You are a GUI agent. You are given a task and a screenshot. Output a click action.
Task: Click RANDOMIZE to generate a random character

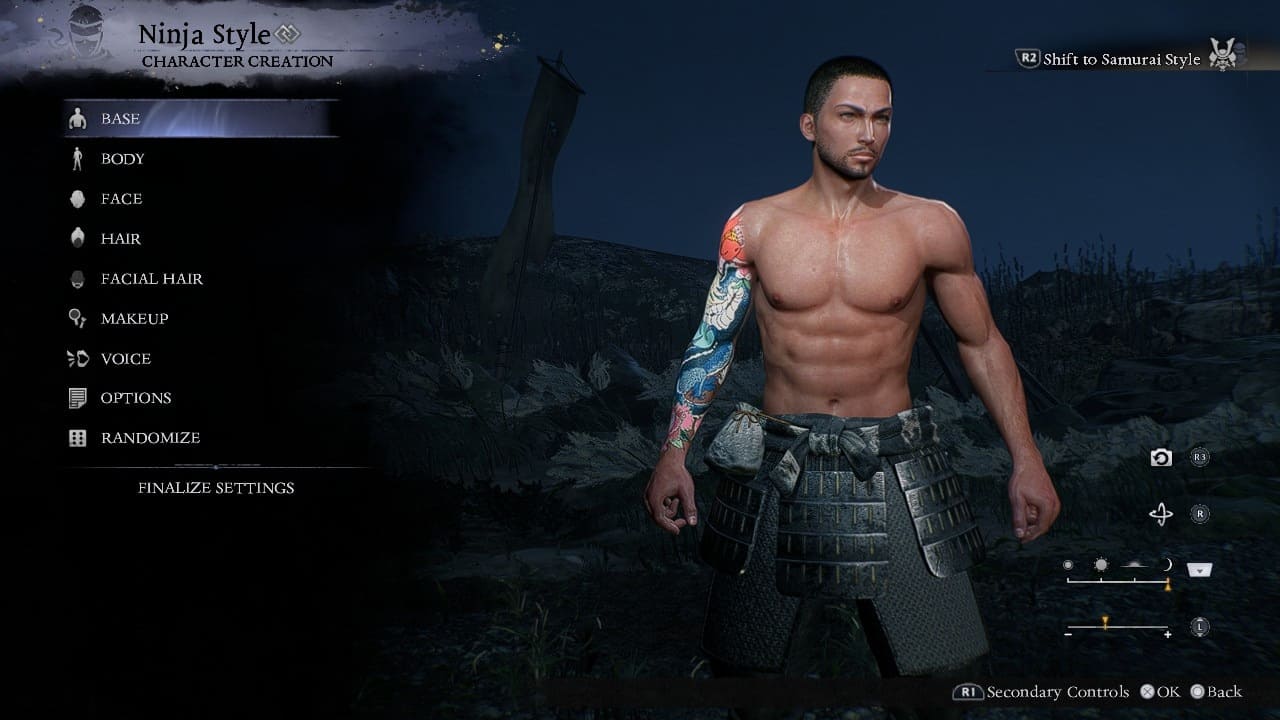[x=150, y=438]
